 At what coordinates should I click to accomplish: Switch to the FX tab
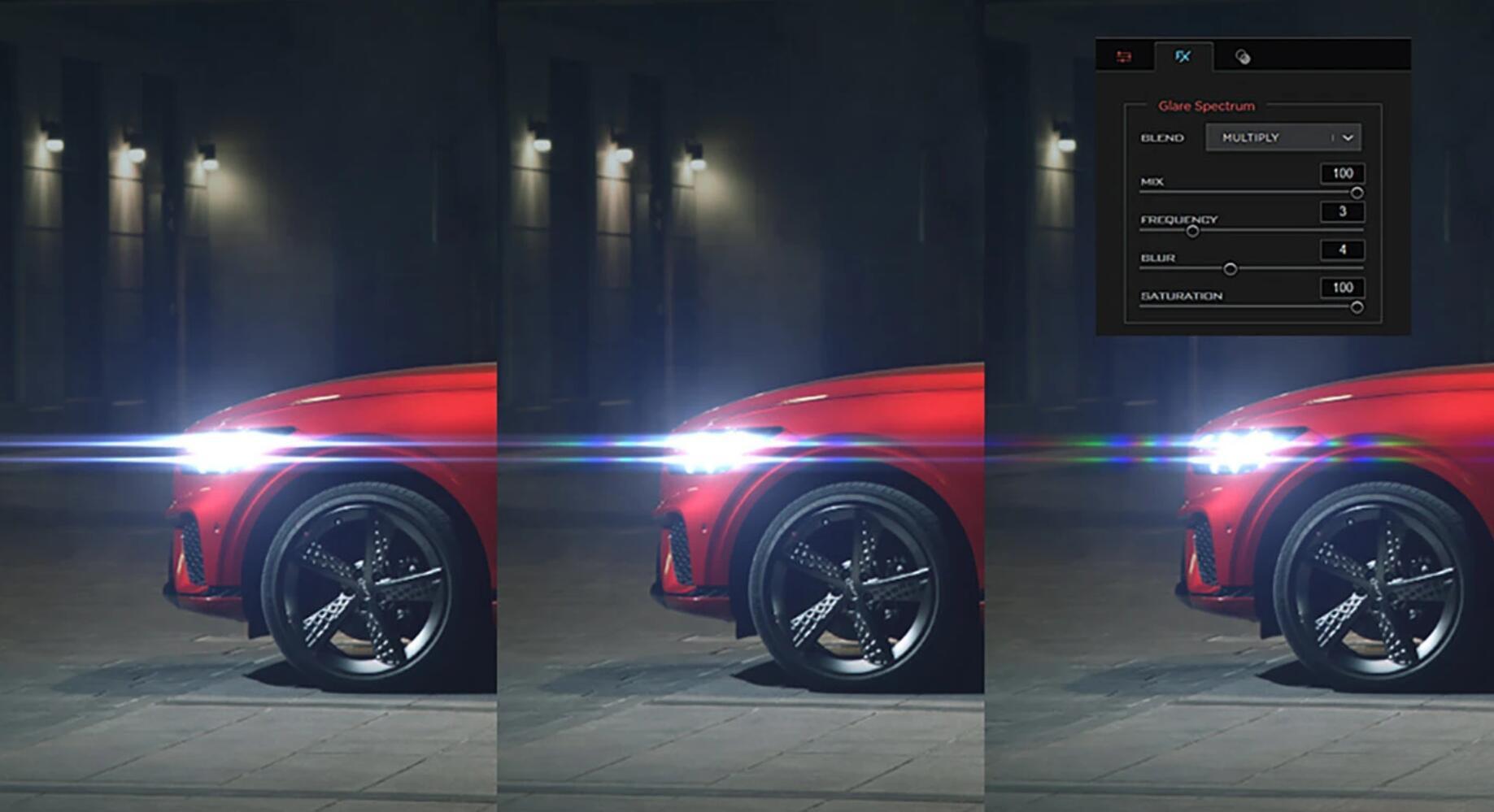pos(1183,56)
